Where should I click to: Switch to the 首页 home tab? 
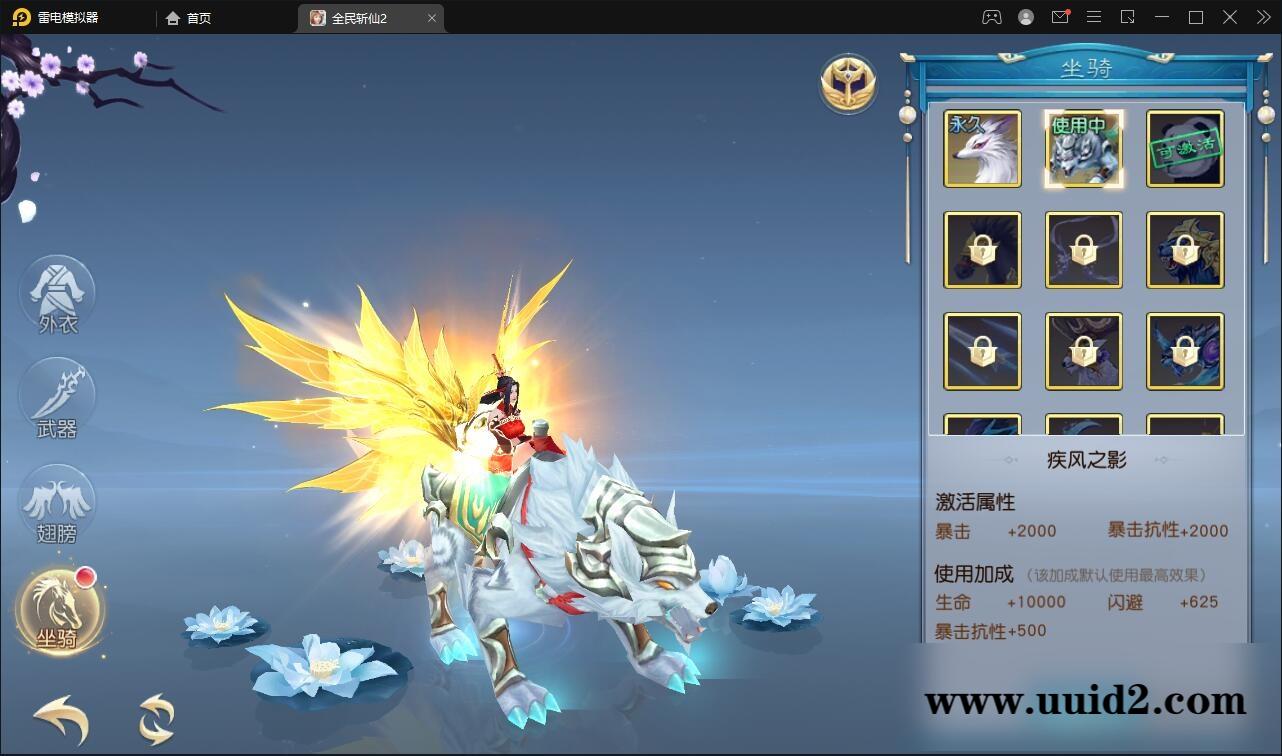point(190,17)
